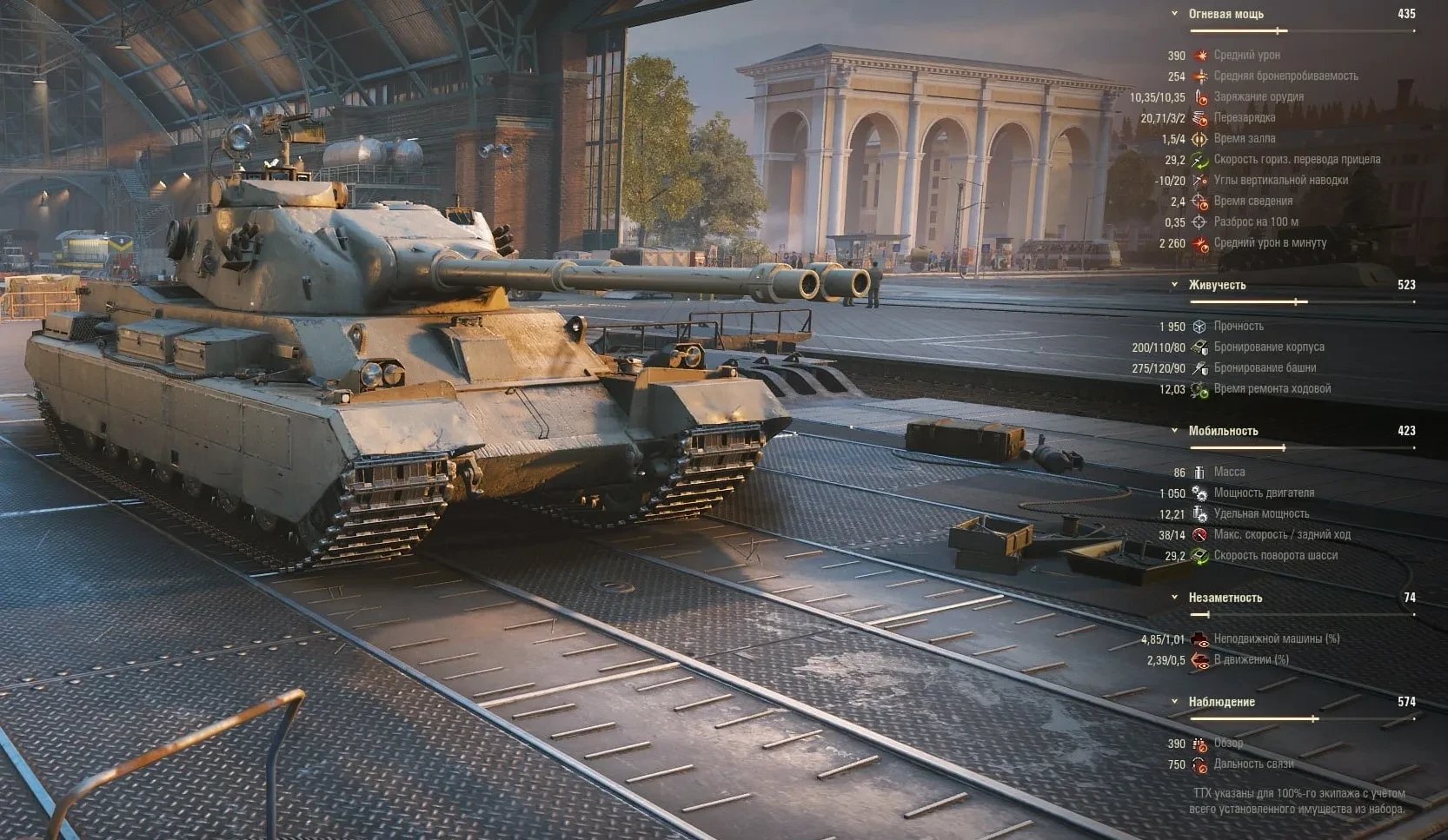The image size is (1448, 840).
Task: Select the Средняя бронепробиваемость penetration icon
Action: [x=1202, y=76]
